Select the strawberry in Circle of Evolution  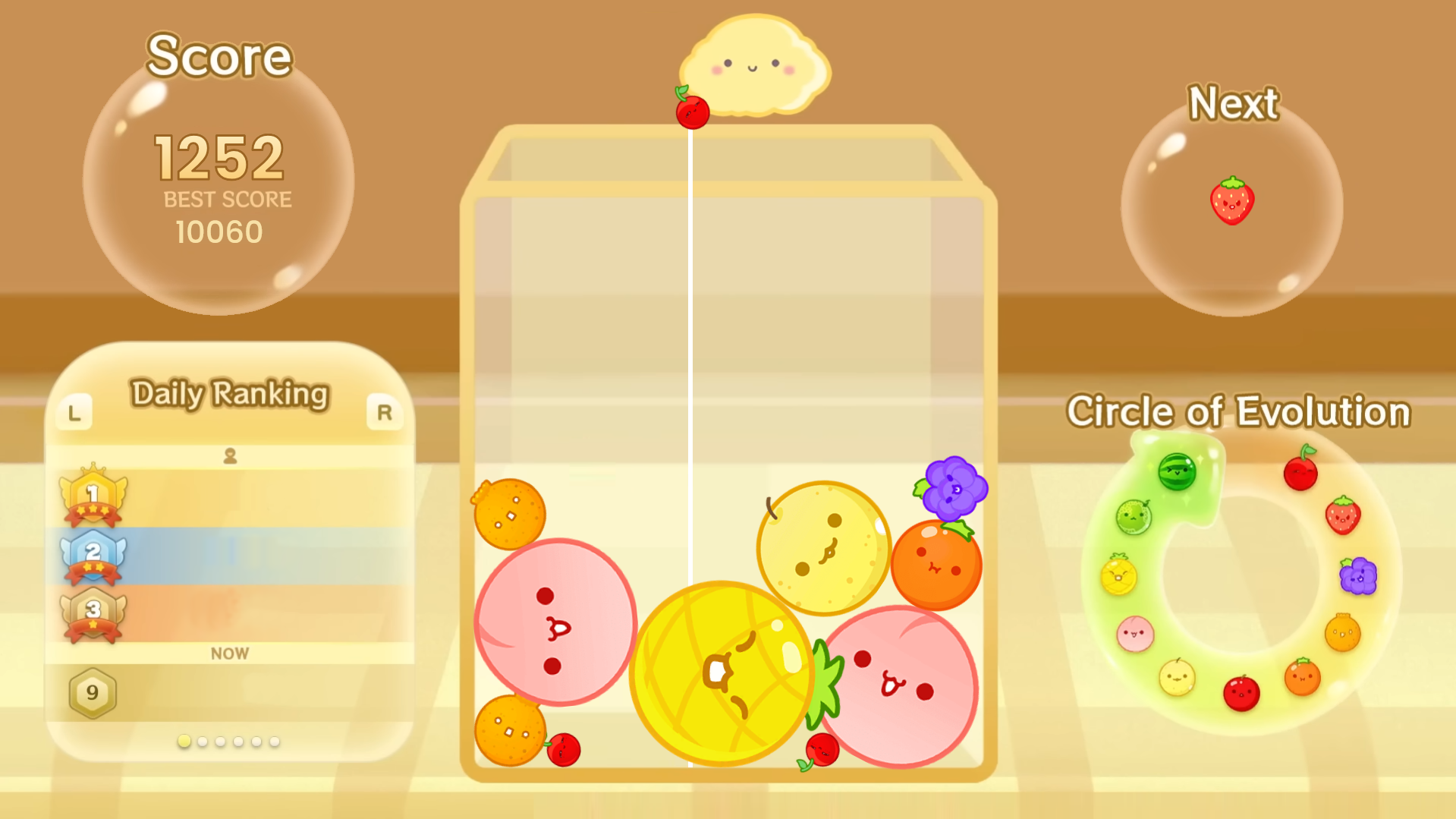(1342, 515)
